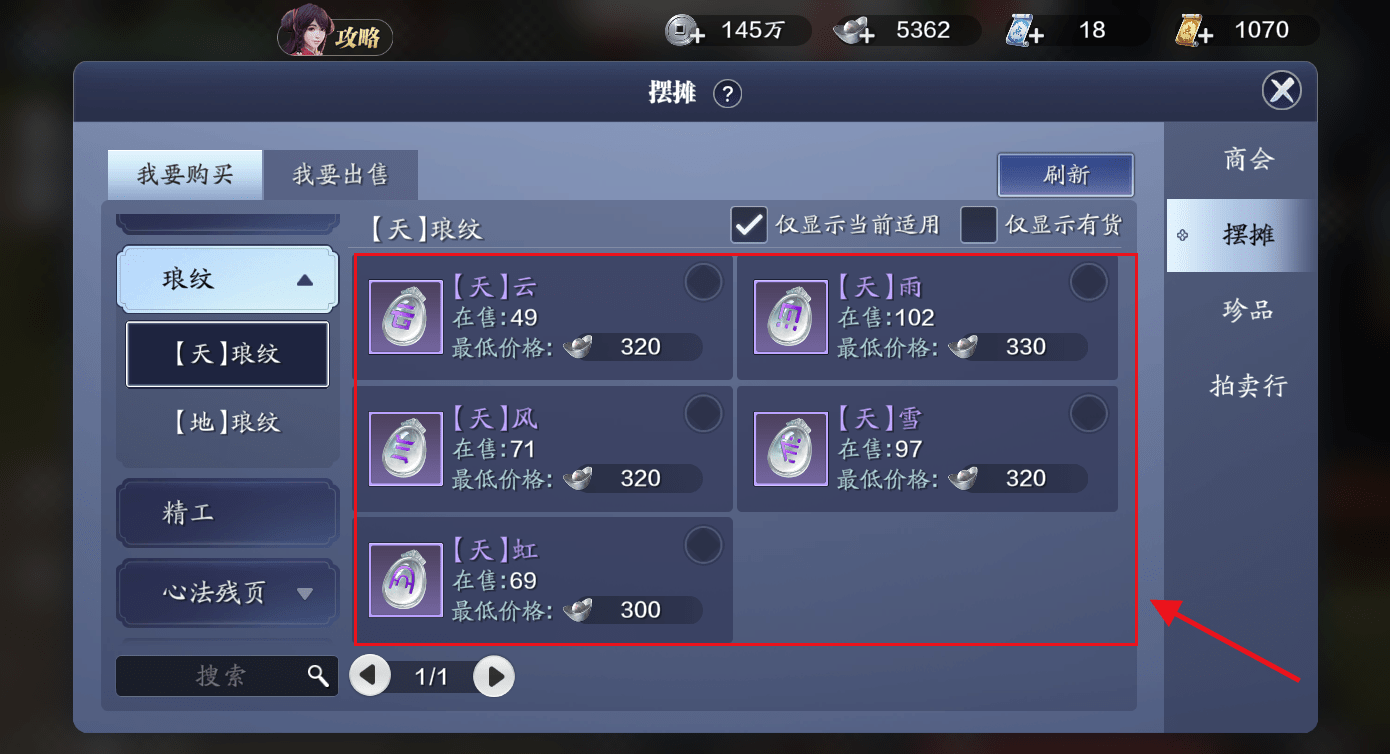Select the circle on the 【天】雪 card

[x=1089, y=413]
